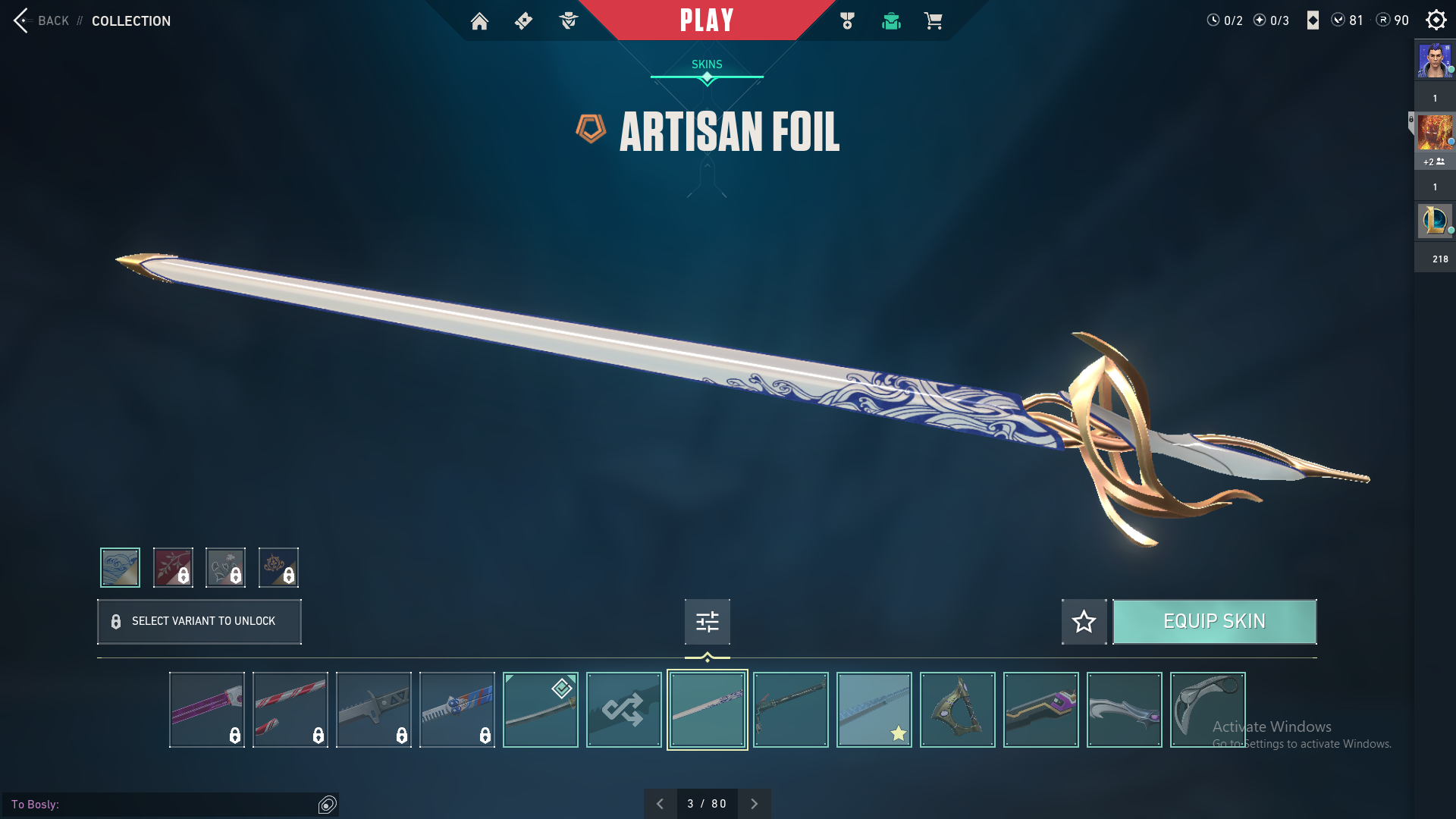Open the store cart icon
This screenshot has width=1456, height=819.
pos(933,21)
